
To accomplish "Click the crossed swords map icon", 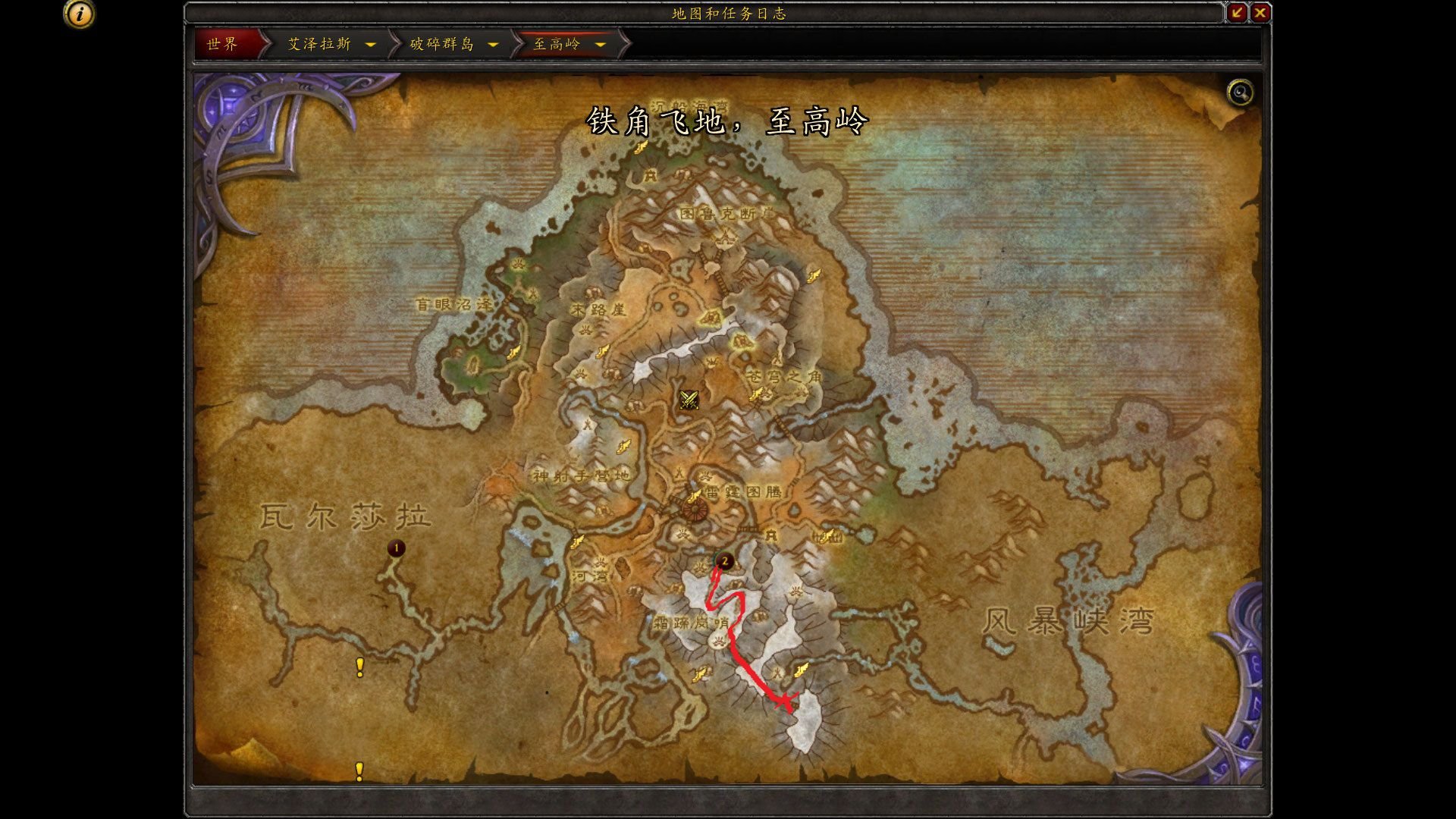I will point(689,400).
